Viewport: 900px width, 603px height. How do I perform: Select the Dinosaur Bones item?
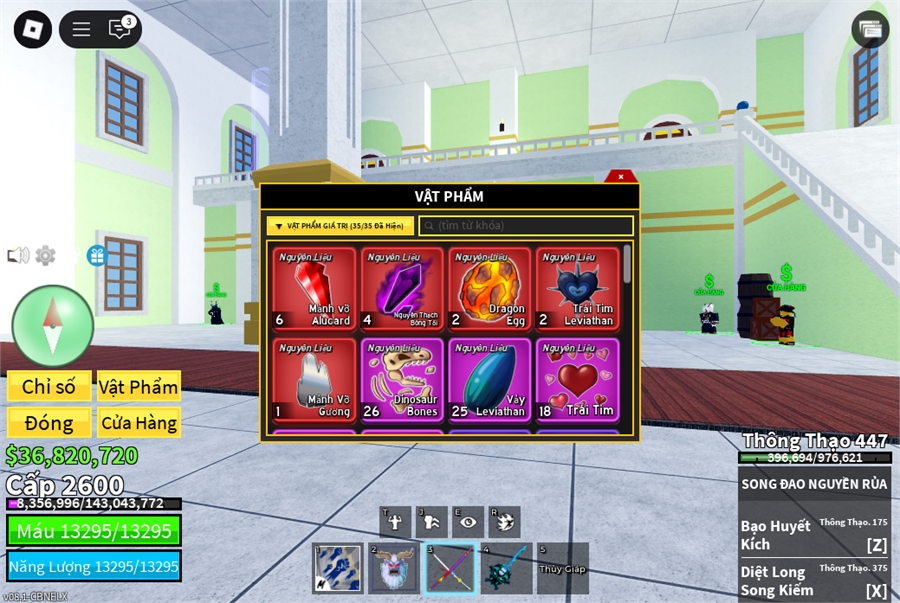(403, 380)
